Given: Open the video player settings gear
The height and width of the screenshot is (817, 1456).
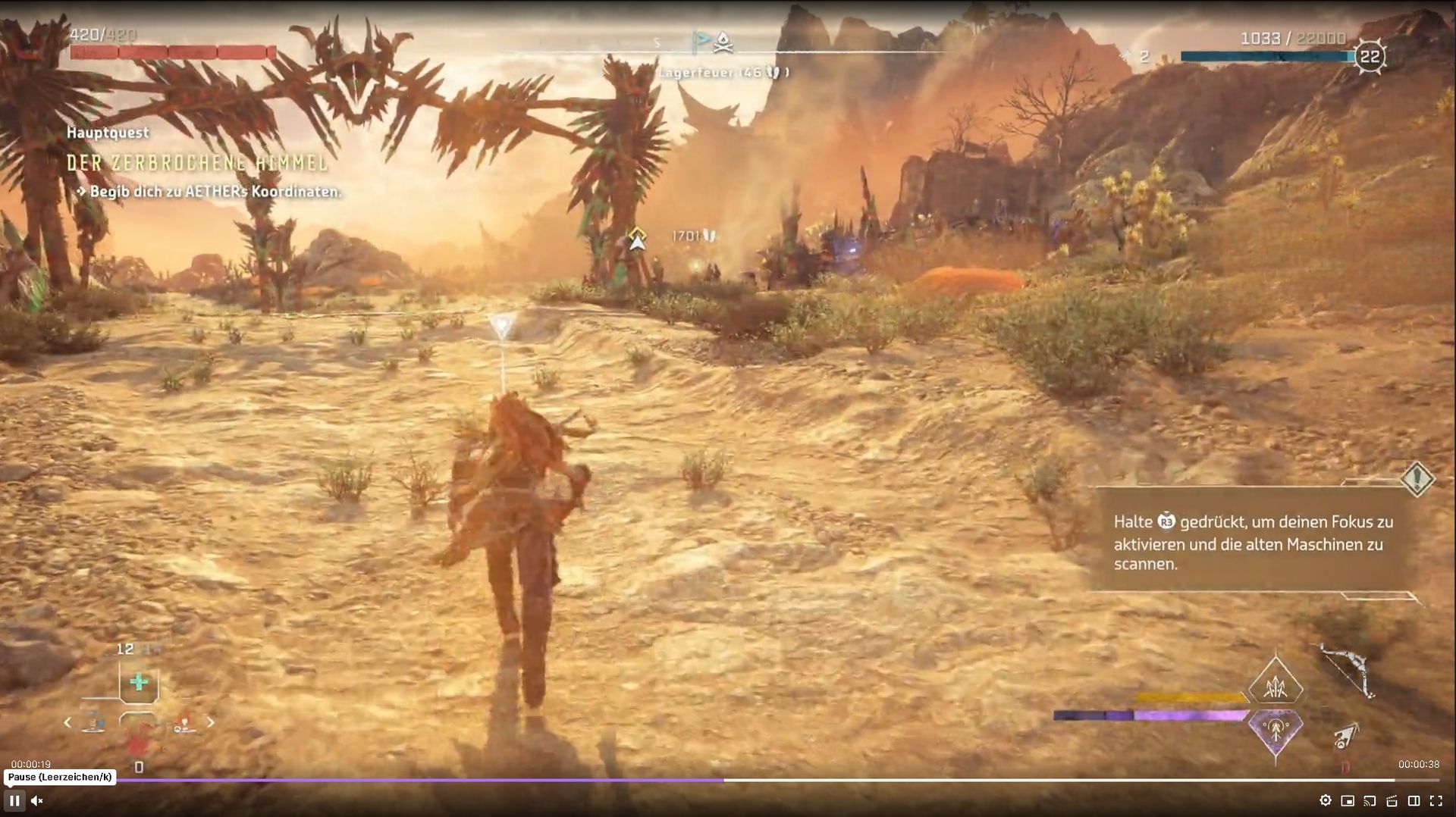Looking at the screenshot, I should pos(1325,800).
